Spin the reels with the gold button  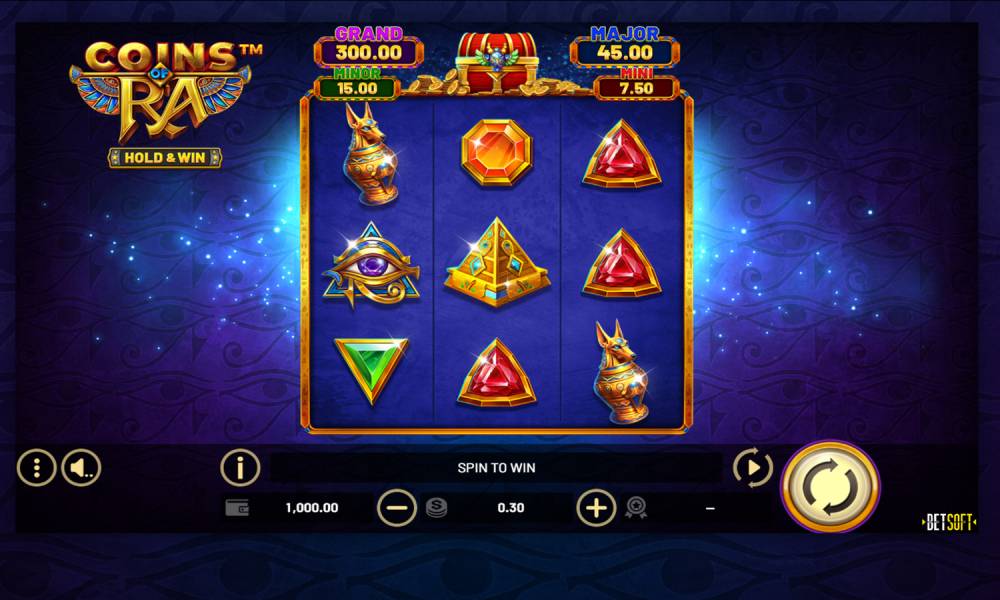pos(829,487)
